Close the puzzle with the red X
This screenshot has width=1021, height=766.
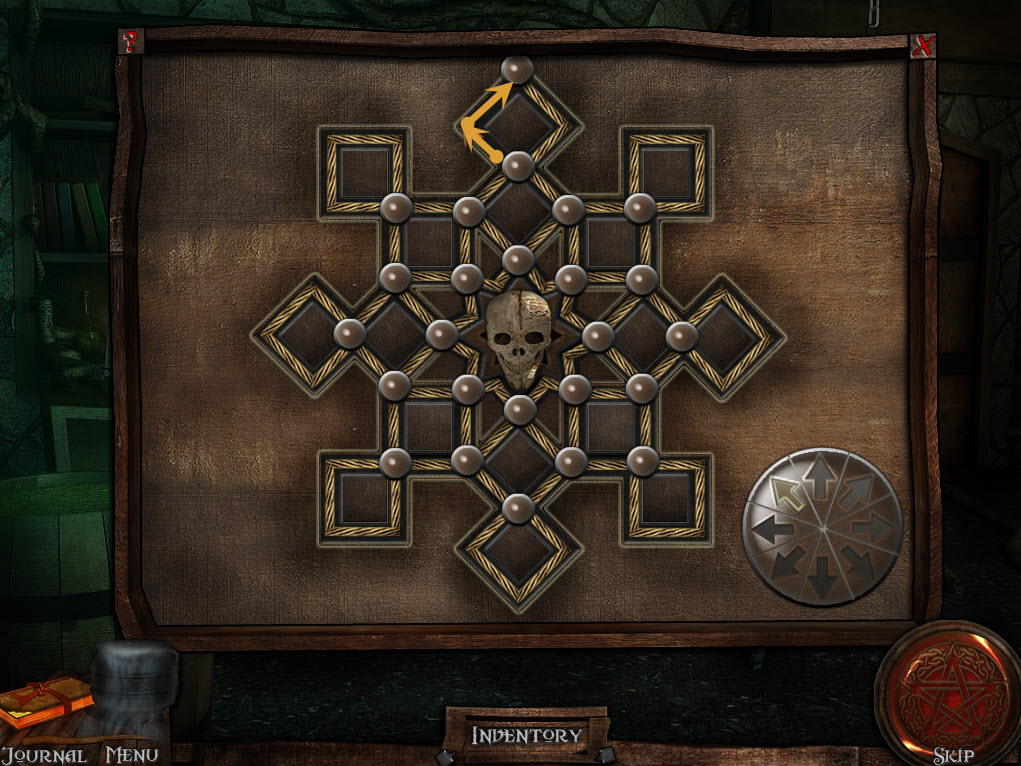pos(922,45)
